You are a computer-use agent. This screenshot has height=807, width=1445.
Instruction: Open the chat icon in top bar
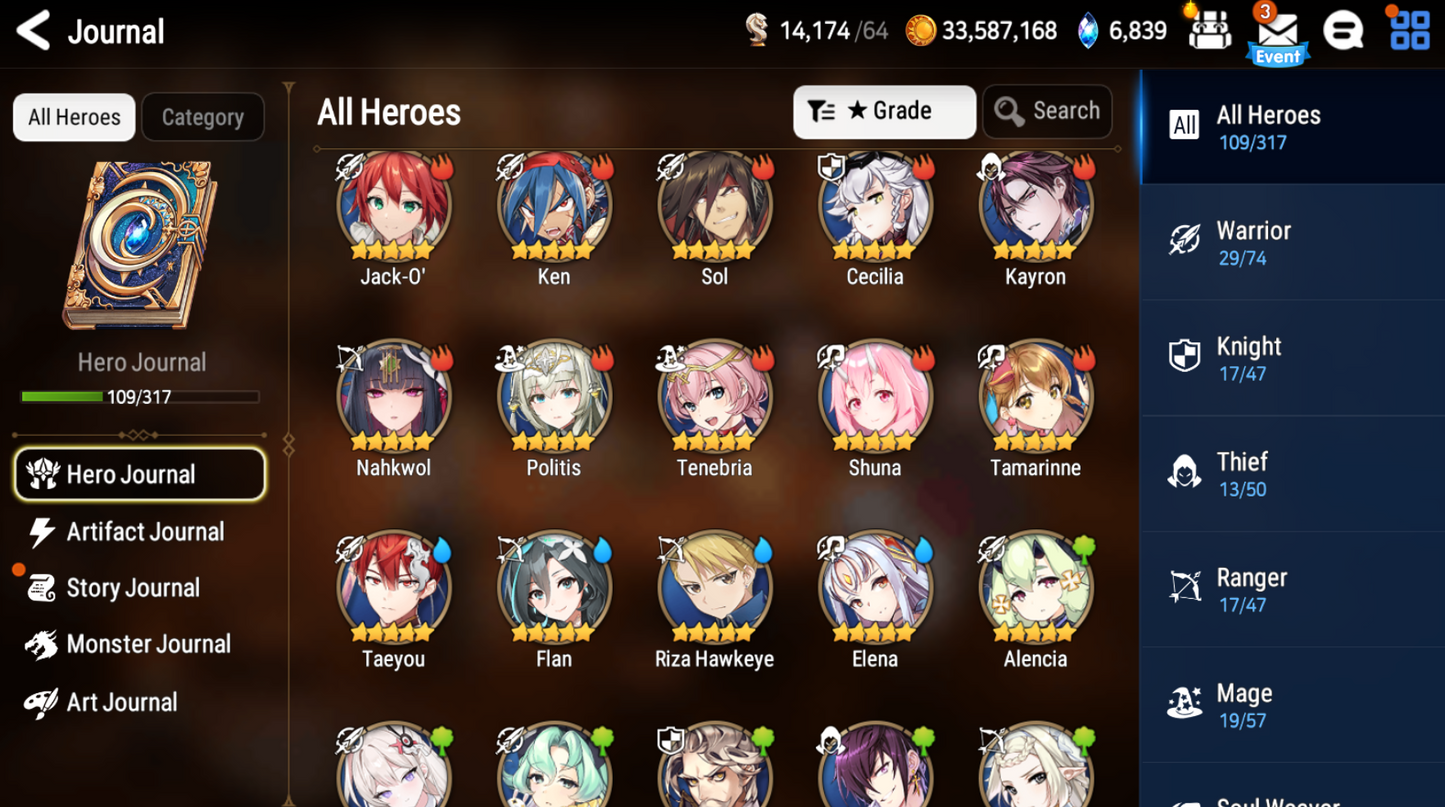point(1343,30)
